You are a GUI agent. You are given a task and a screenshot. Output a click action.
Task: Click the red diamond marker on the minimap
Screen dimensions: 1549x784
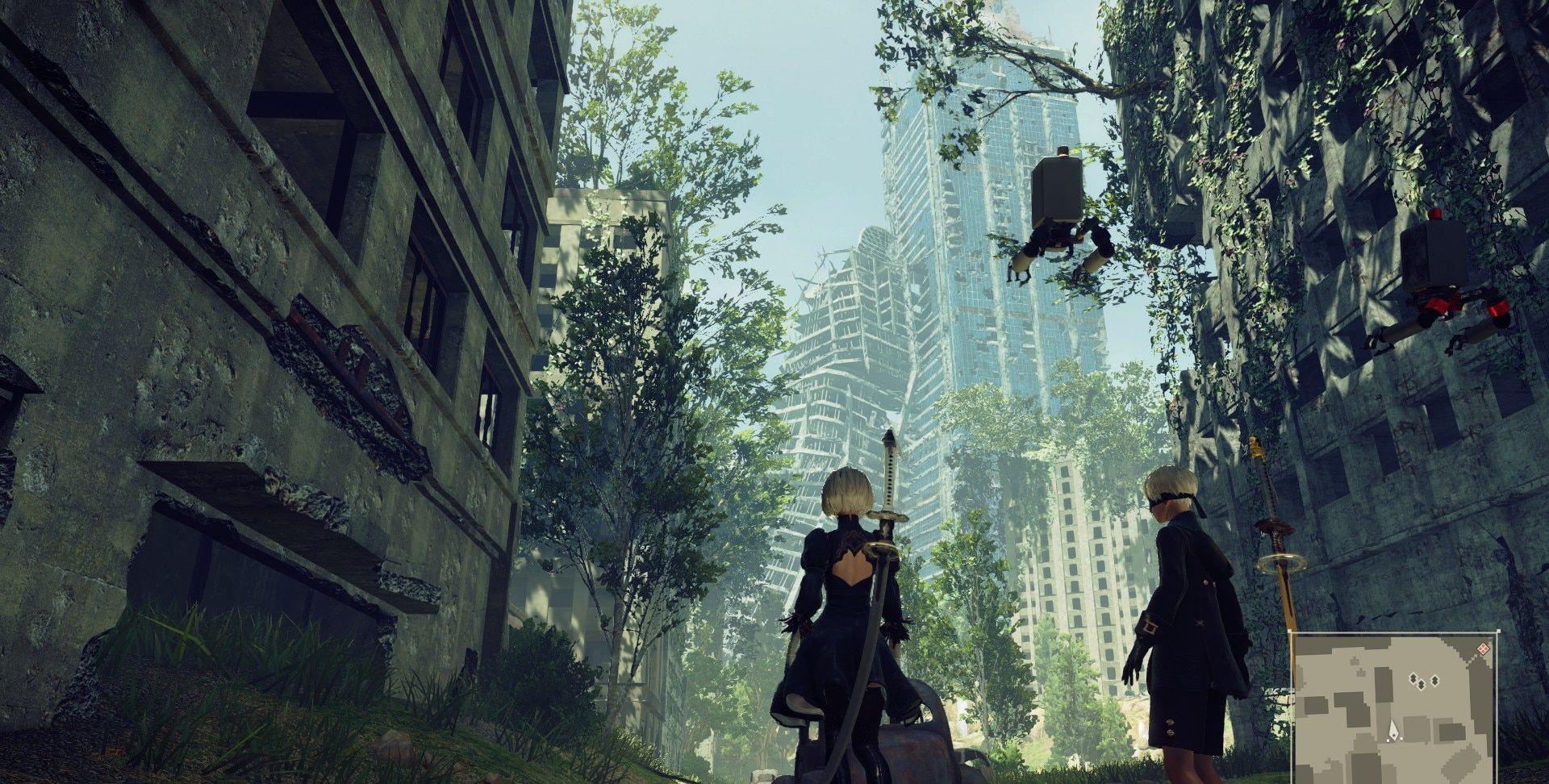(x=1481, y=648)
